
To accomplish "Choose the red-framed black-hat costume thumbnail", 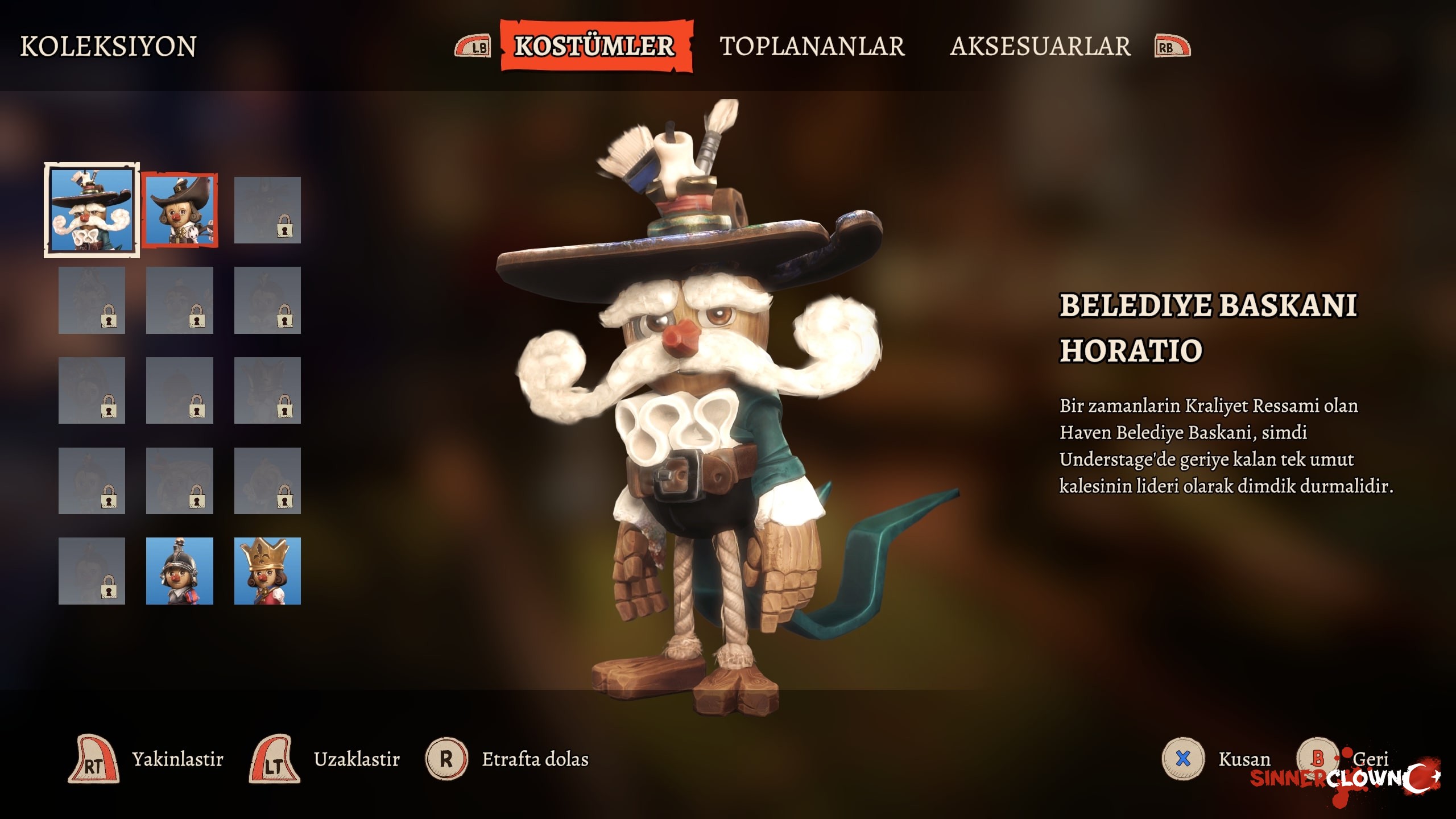I will point(180,210).
